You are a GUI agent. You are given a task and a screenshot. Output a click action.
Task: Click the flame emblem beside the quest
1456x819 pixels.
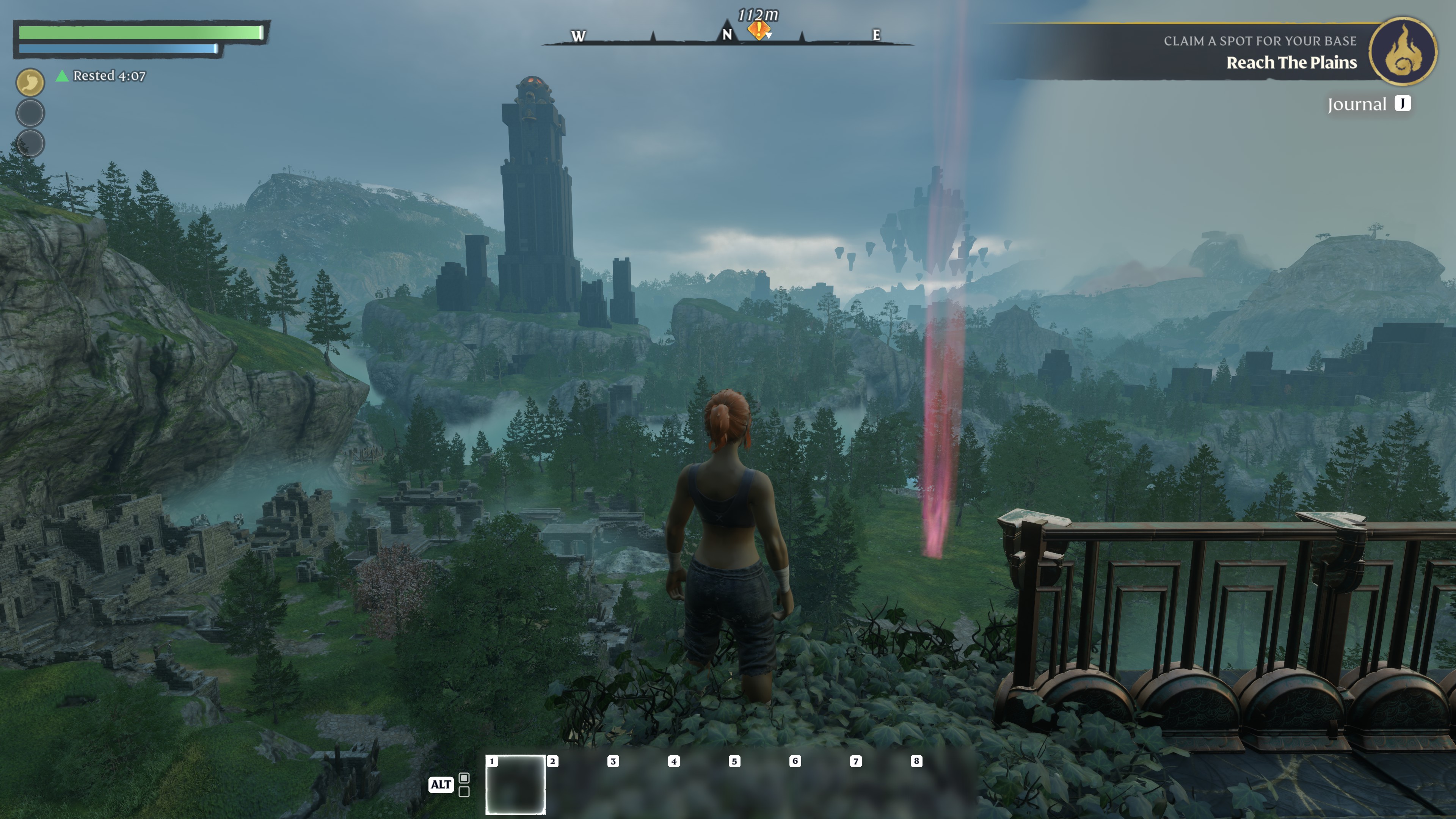[1403, 52]
